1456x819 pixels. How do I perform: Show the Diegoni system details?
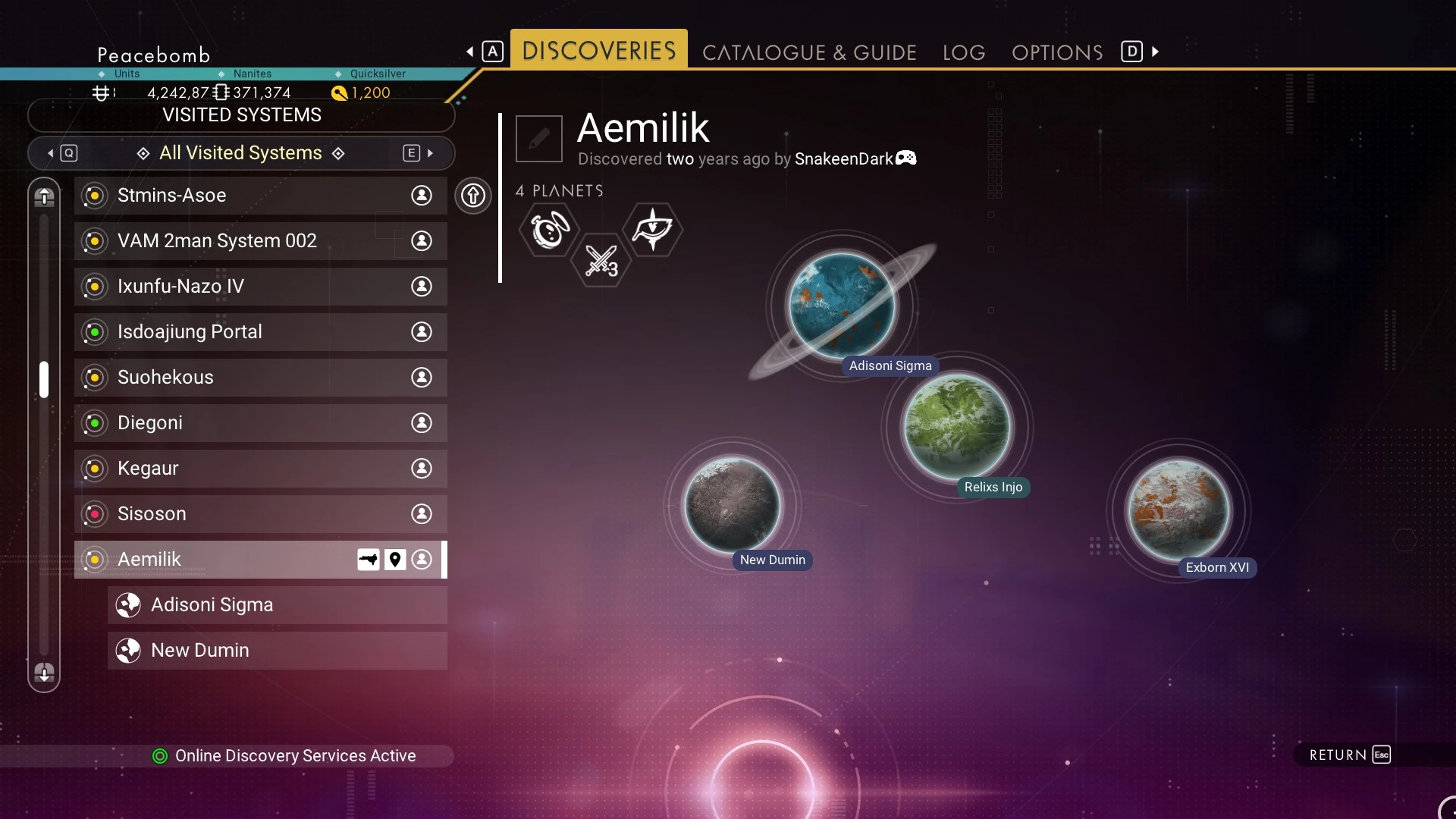pos(260,423)
